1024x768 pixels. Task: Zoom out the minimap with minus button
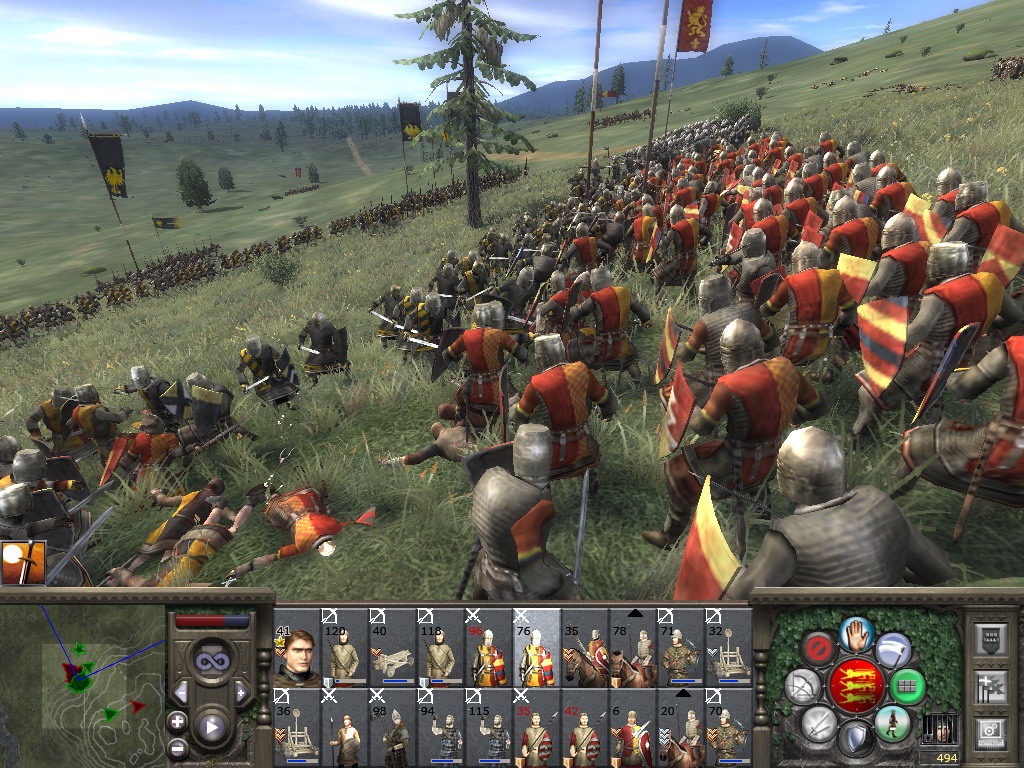[178, 746]
